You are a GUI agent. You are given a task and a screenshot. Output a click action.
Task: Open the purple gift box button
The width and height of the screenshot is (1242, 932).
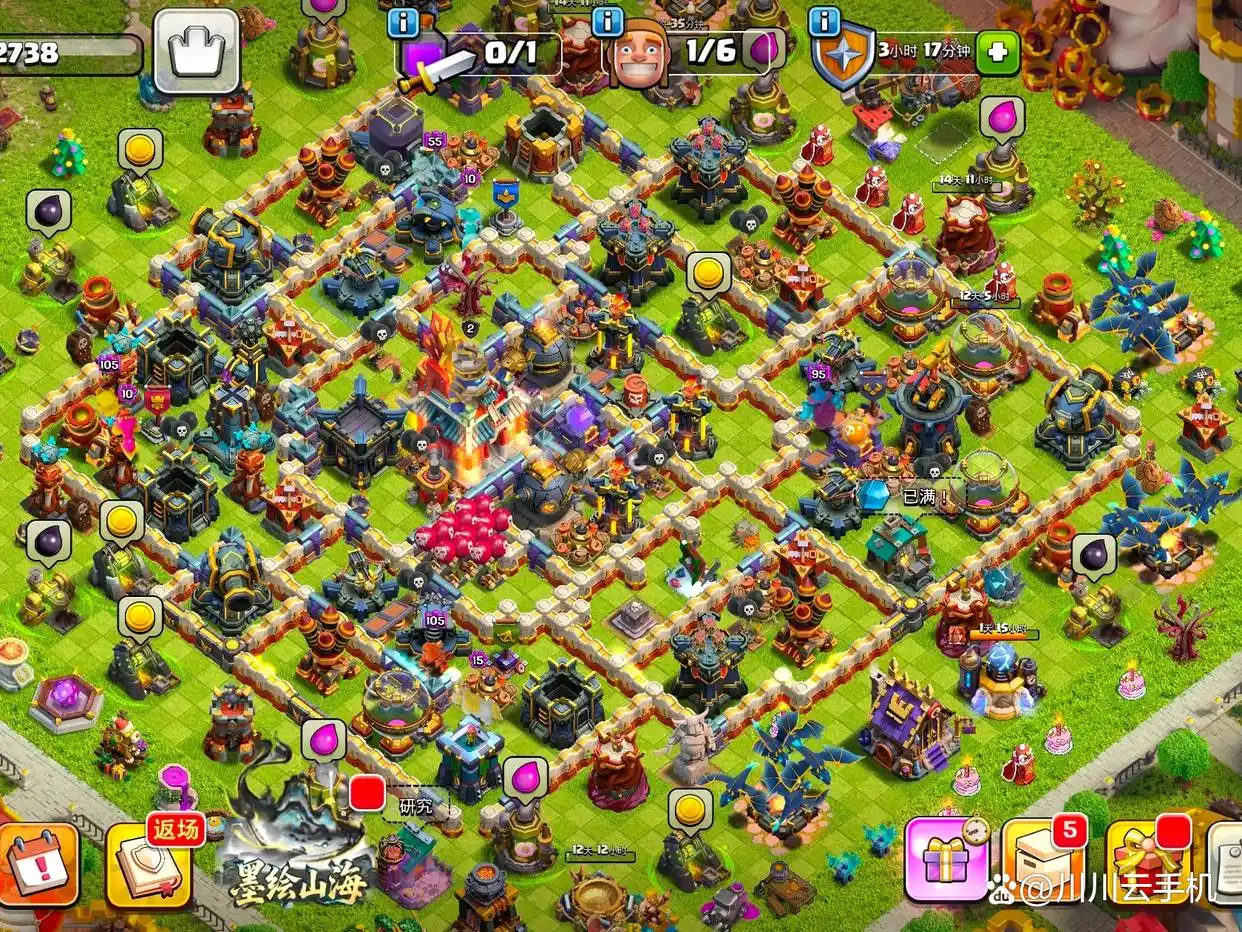pyautogui.click(x=946, y=860)
